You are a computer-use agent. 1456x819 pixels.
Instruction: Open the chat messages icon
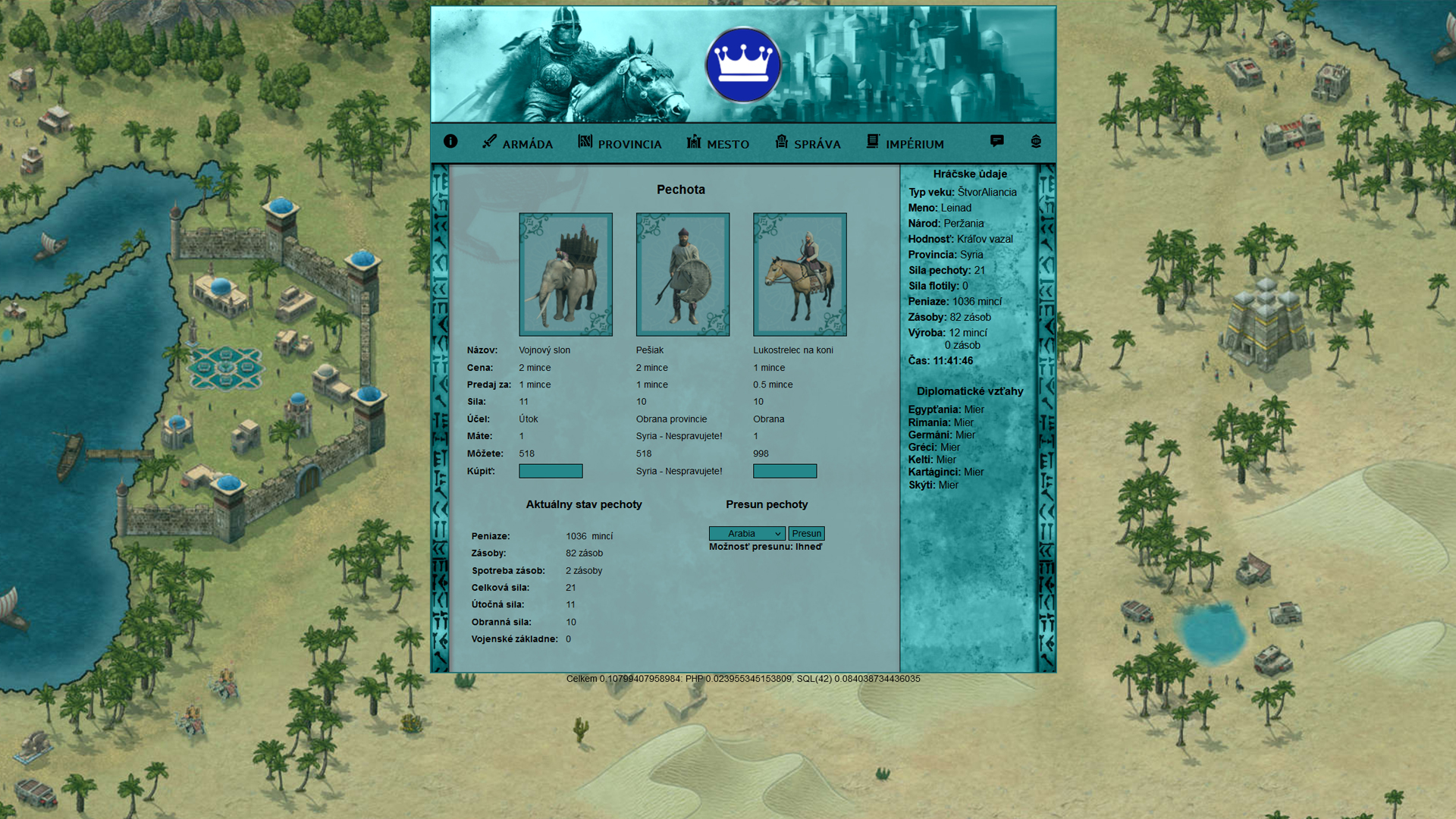(x=996, y=141)
